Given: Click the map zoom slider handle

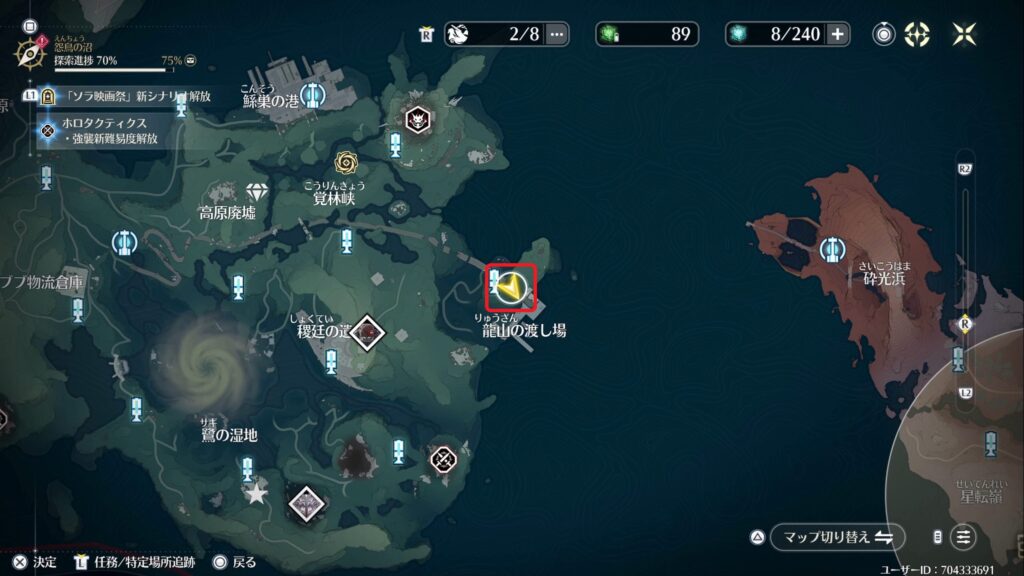Looking at the screenshot, I should click(x=965, y=324).
